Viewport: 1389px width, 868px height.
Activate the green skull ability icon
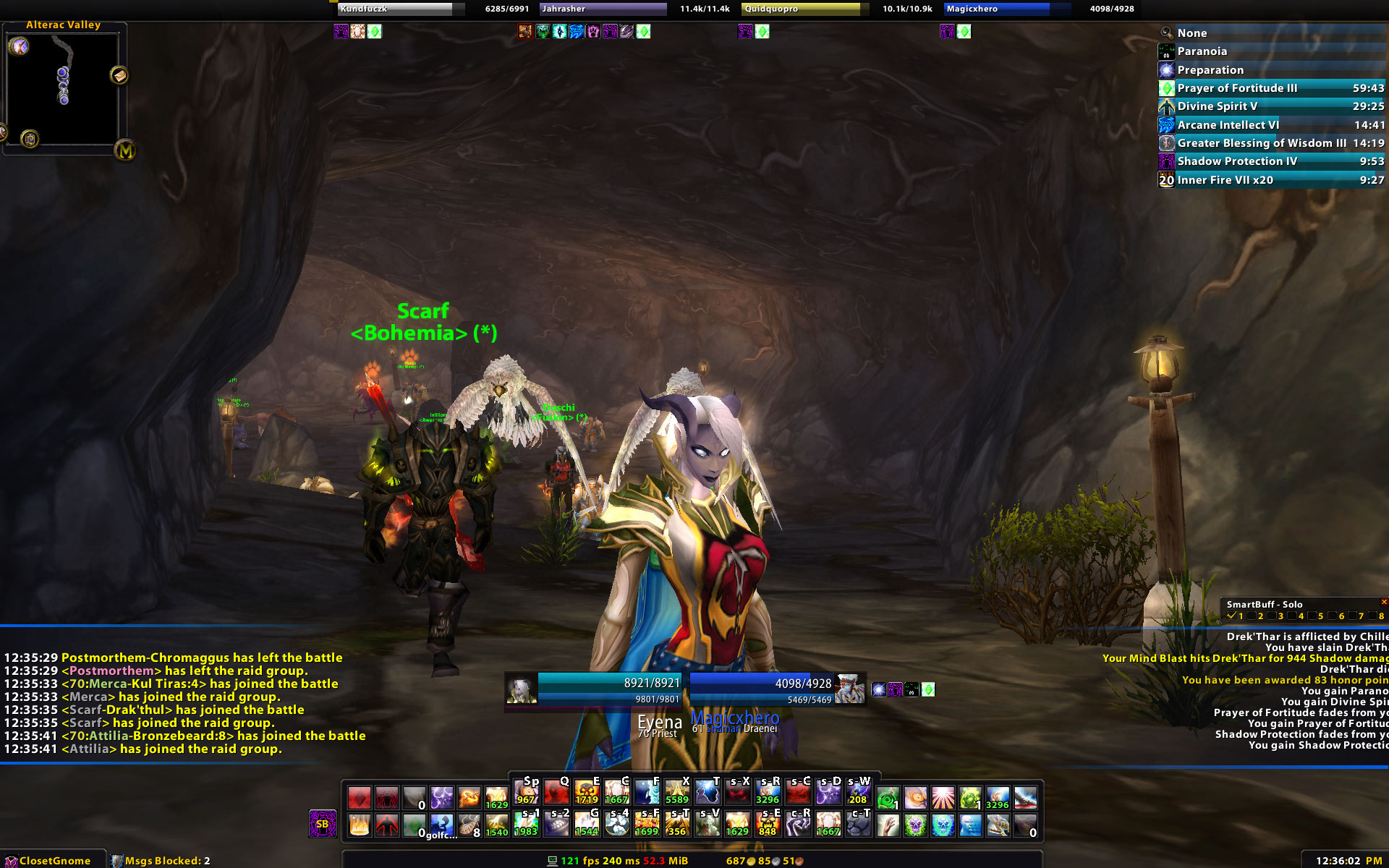pos(915,825)
